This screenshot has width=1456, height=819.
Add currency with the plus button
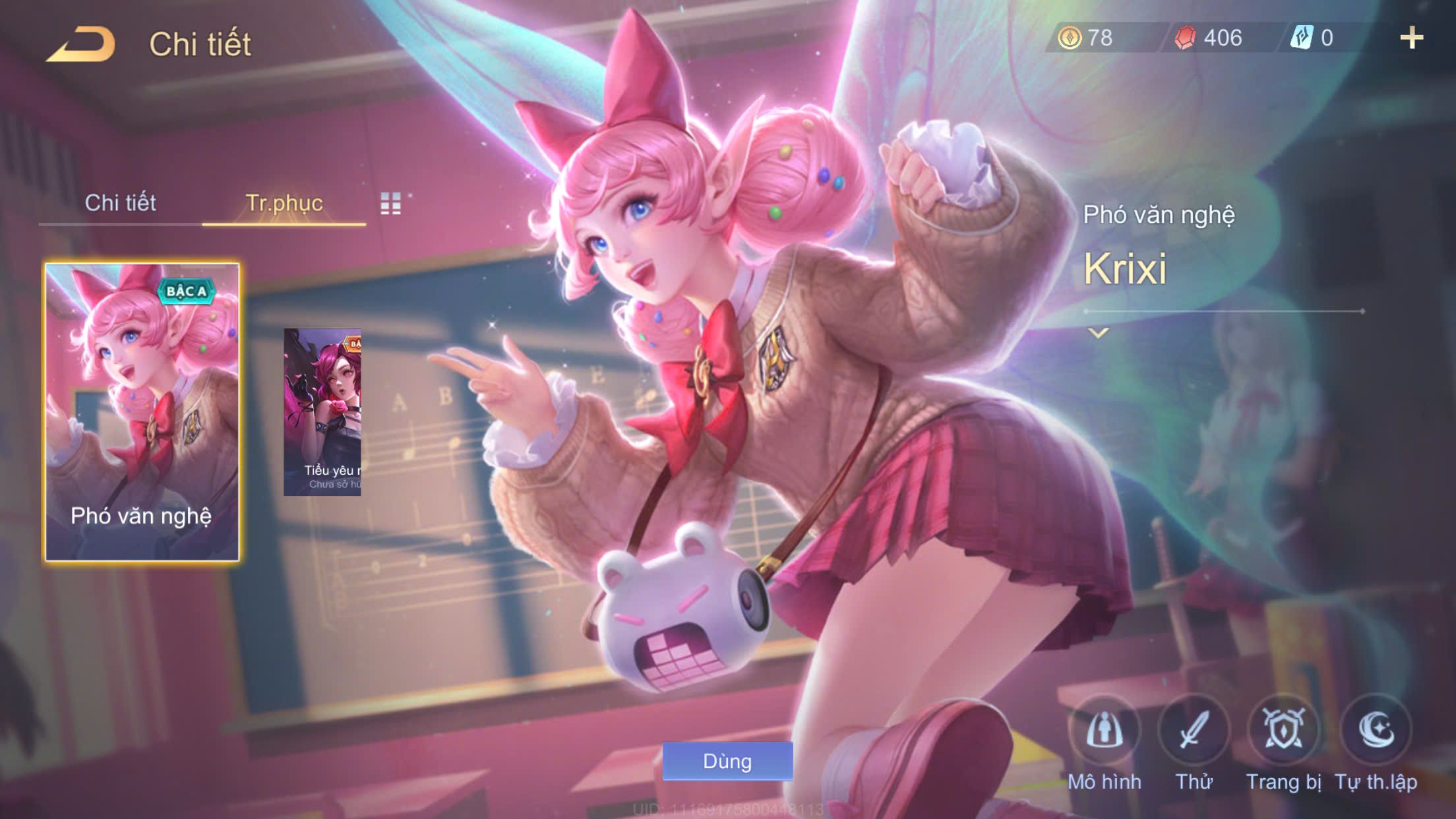click(x=1411, y=38)
